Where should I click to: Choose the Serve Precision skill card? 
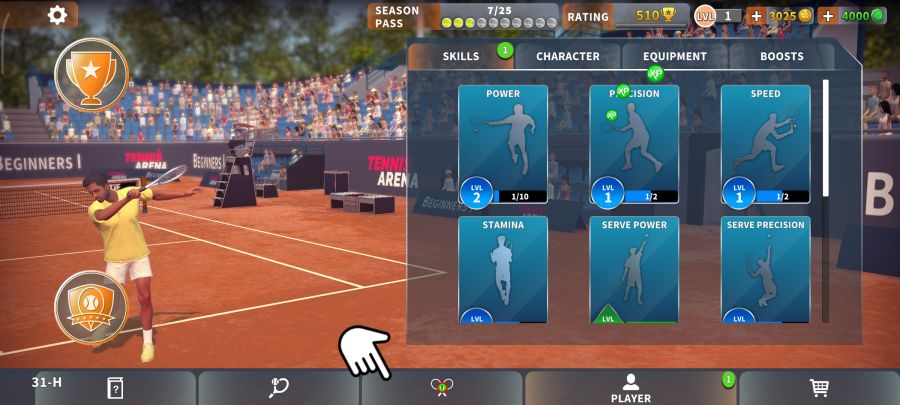pyautogui.click(x=765, y=270)
